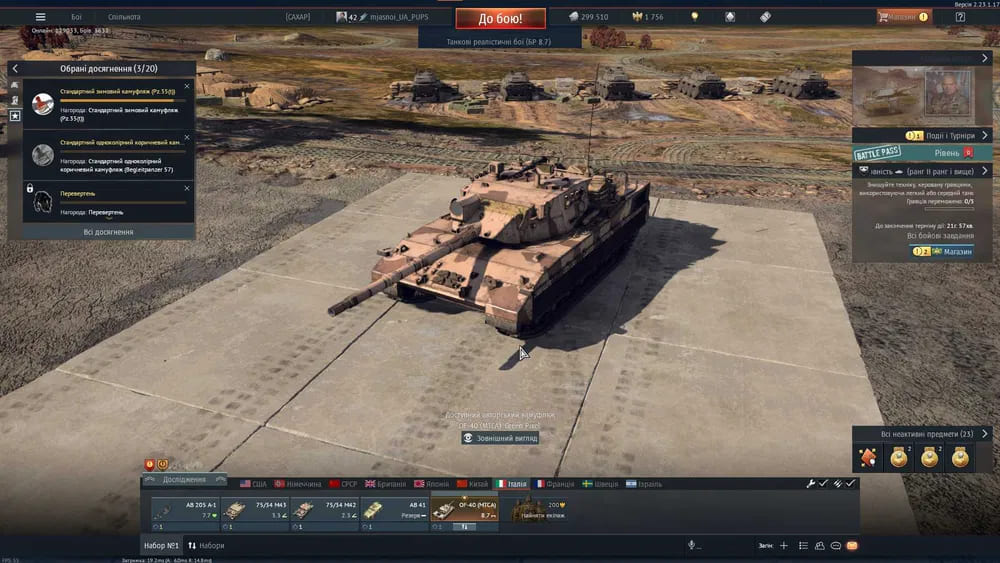Choose the Ізраїль nation tab

(x=645, y=484)
